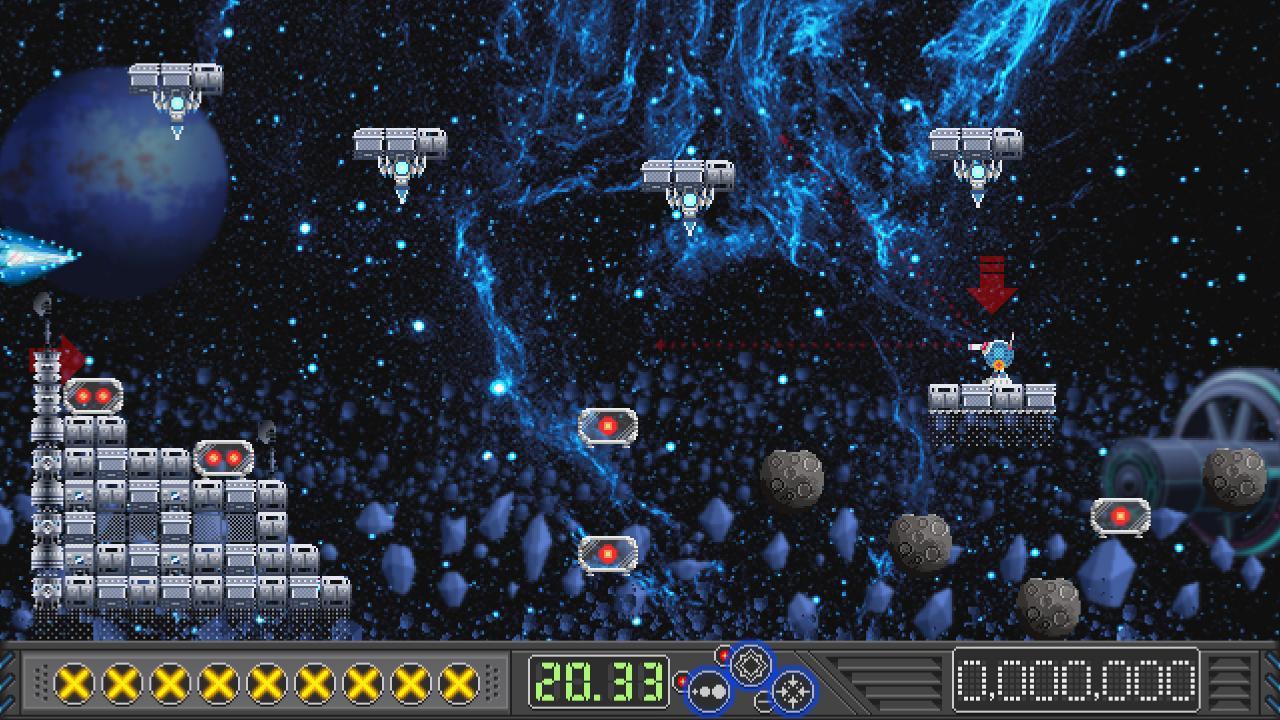The height and width of the screenshot is (720, 1280).
Task: Toggle the red-eyed turret block near the tower
Action: tap(93, 397)
